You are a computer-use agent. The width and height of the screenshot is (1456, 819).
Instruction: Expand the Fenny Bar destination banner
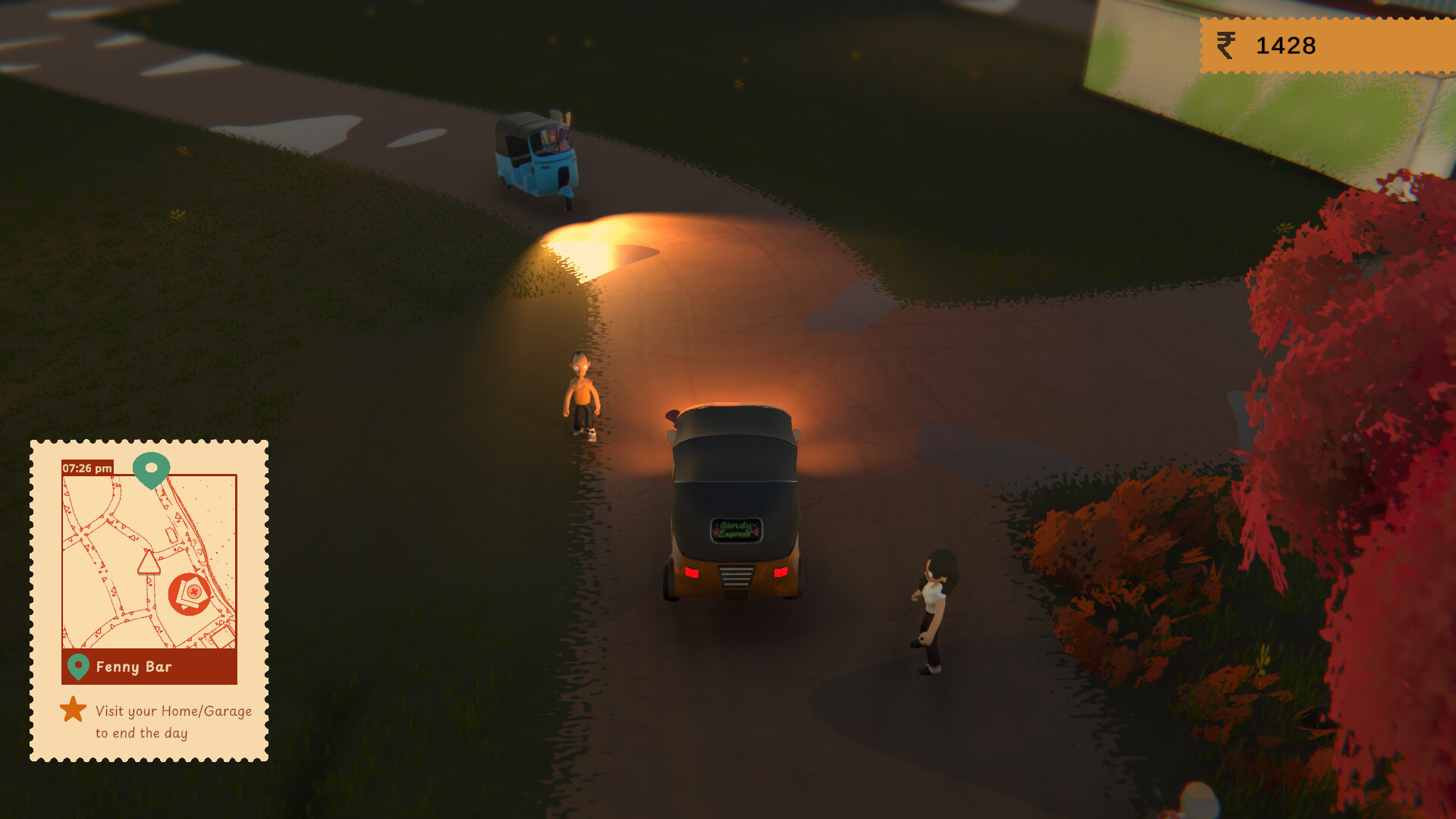coord(148,668)
